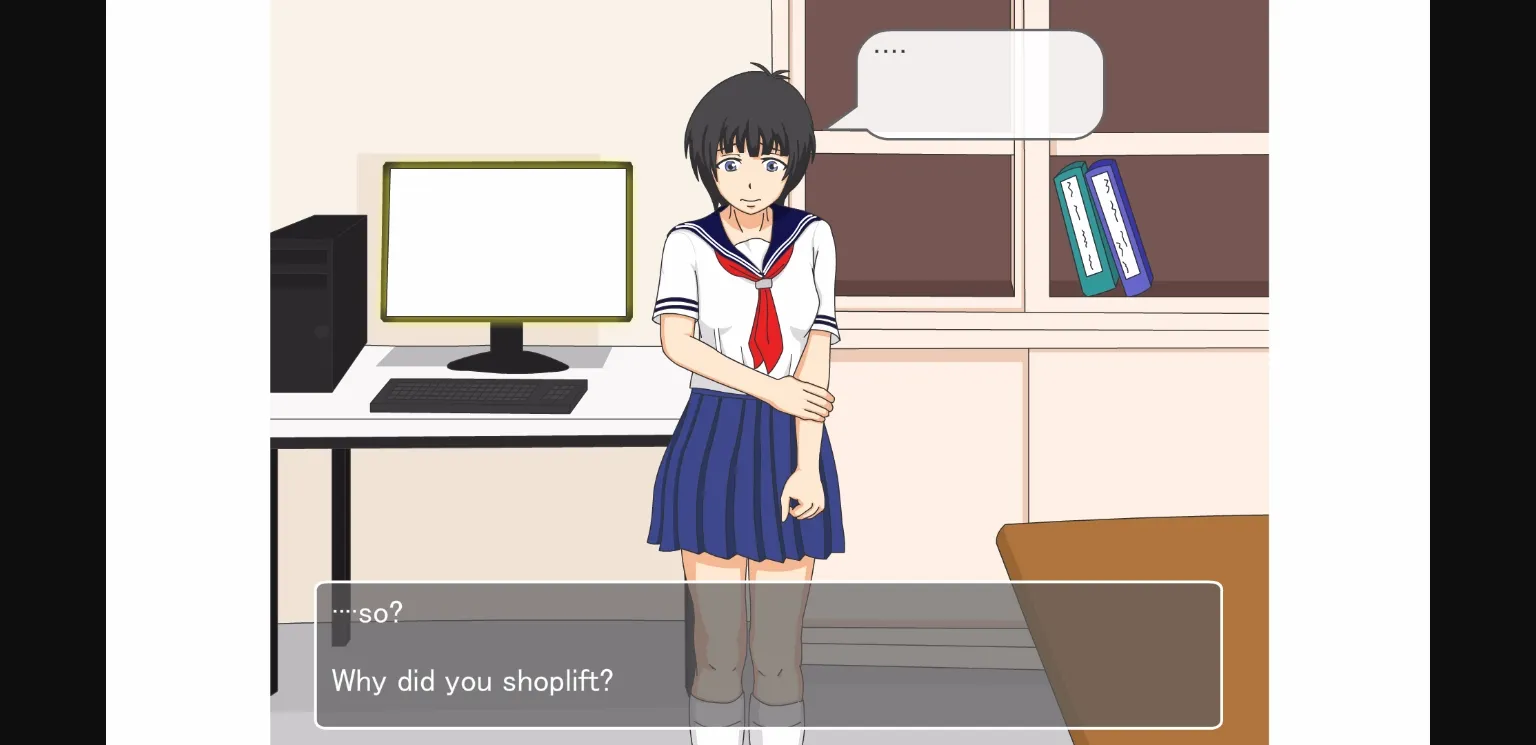This screenshot has width=1536, height=745.
Task: Select the blank white computer monitor
Action: 508,240
